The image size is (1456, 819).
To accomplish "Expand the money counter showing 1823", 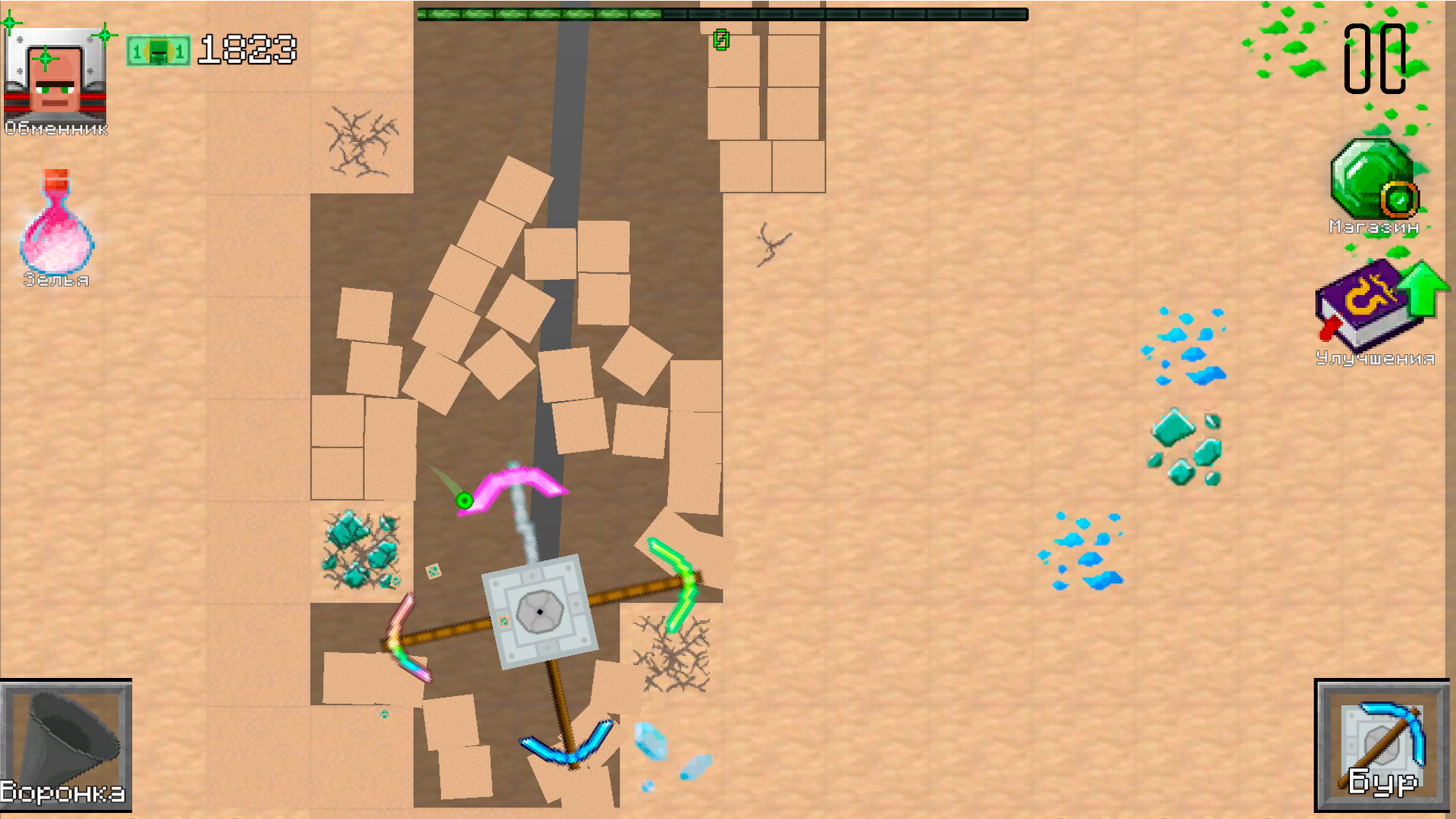I will coord(246,52).
